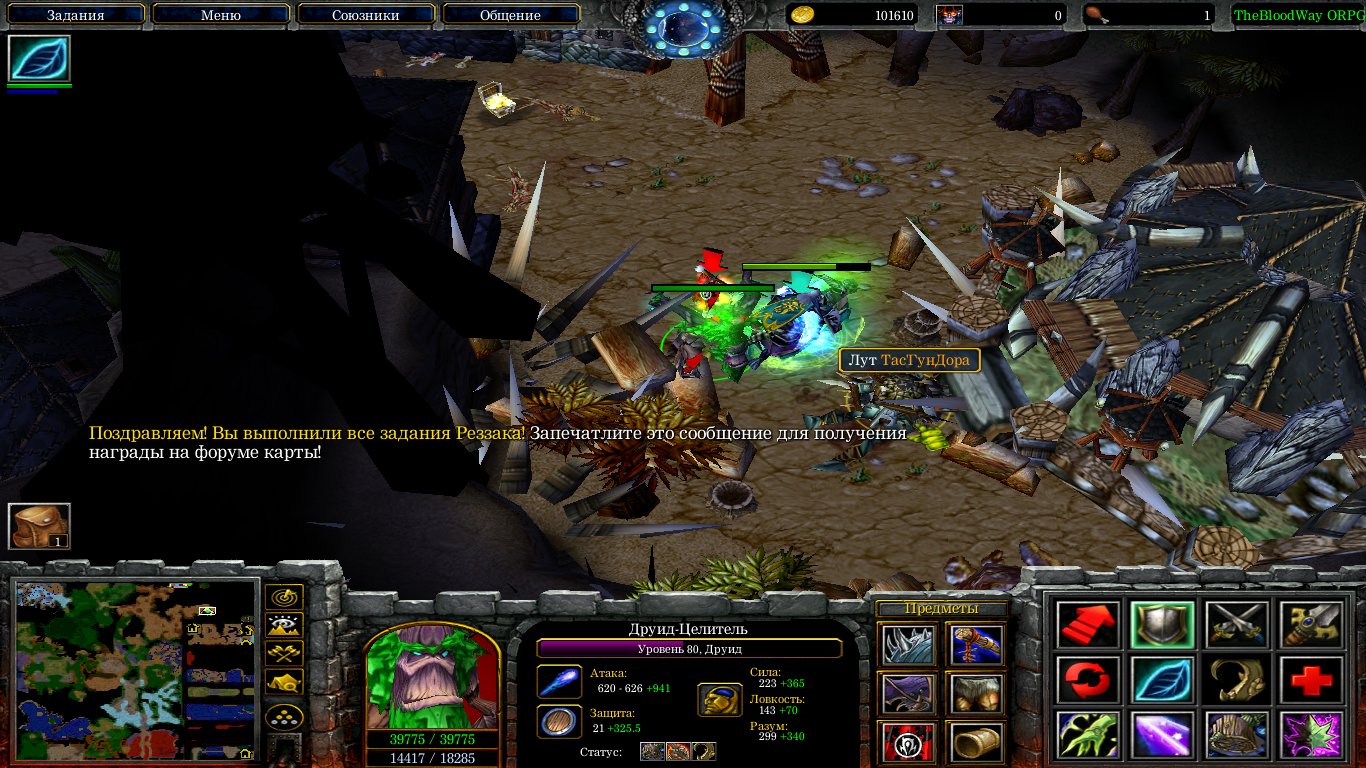Screen dimensions: 1366x768
Task: Open the backpack unit icon
Action: pos(39,526)
